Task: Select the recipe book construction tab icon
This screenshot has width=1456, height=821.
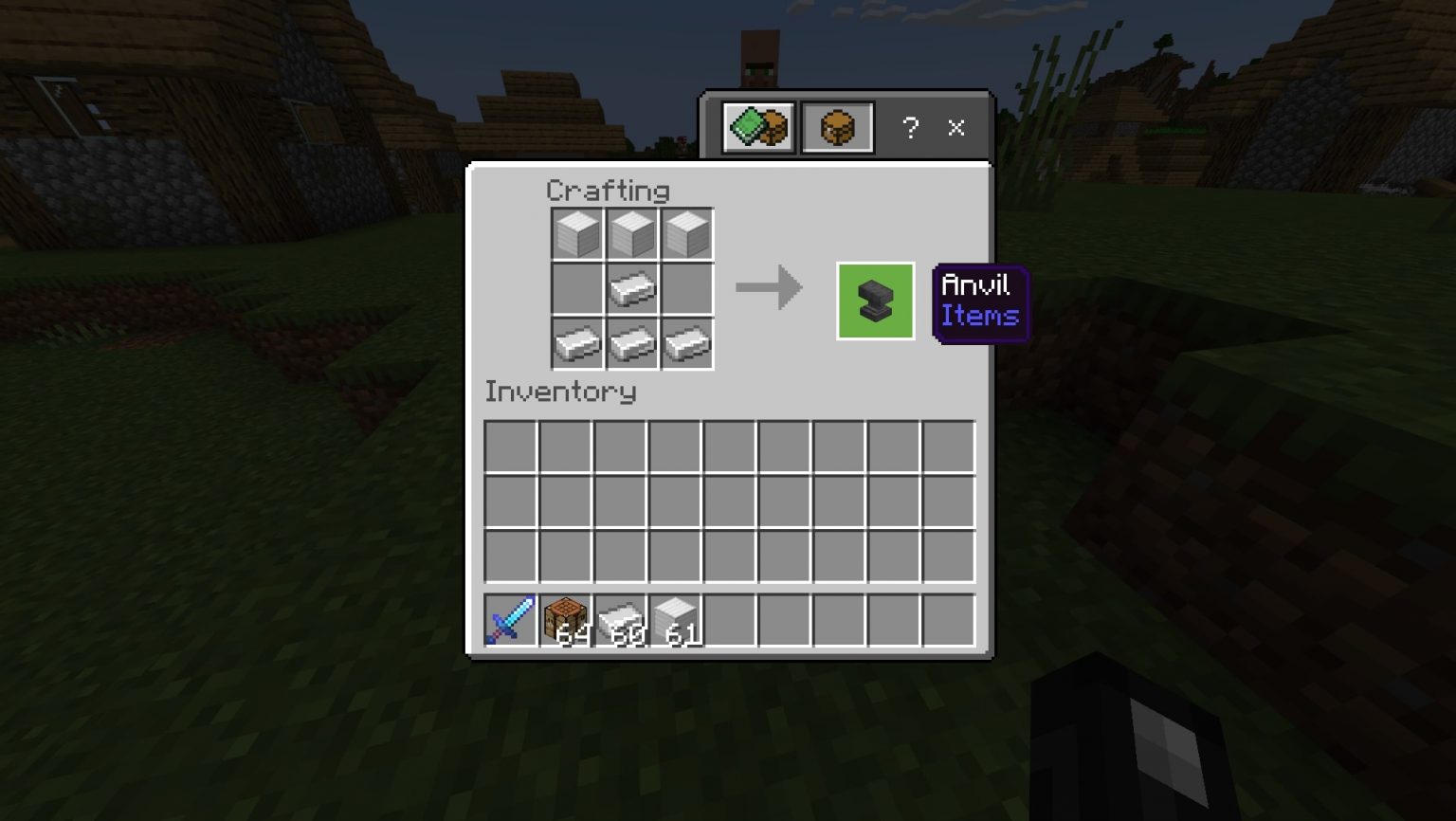Action: 756,128
